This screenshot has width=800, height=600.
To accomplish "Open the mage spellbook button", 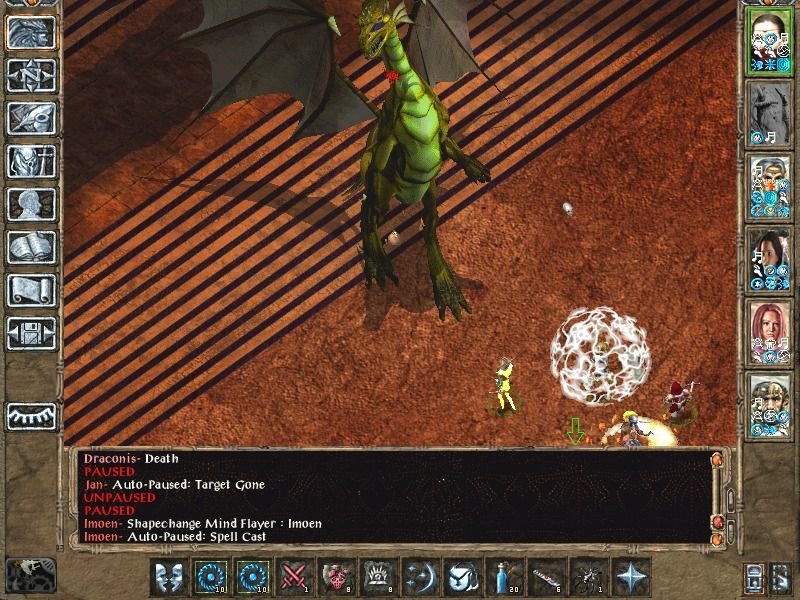I will click(x=31, y=247).
